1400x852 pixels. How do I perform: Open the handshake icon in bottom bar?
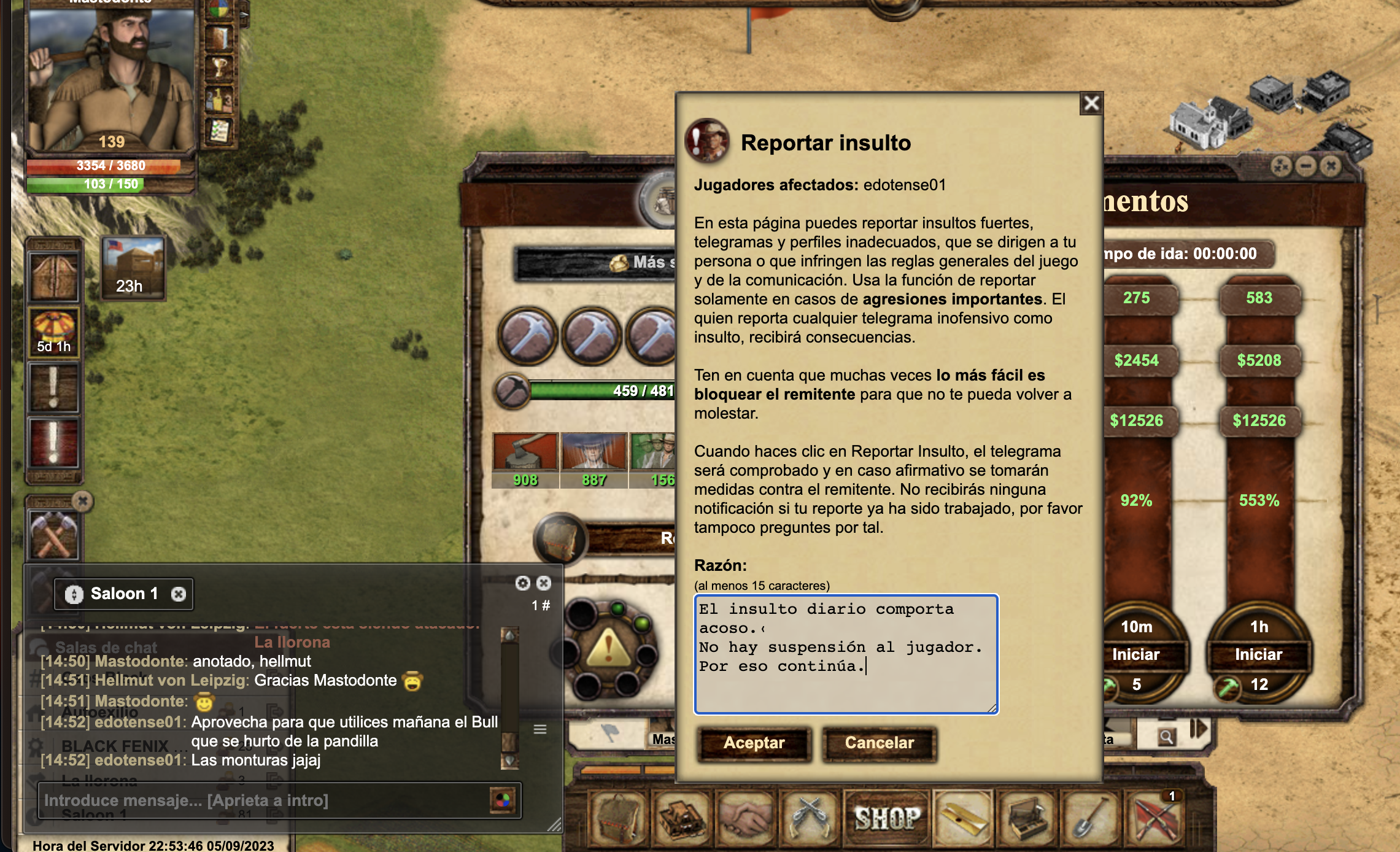(746, 818)
